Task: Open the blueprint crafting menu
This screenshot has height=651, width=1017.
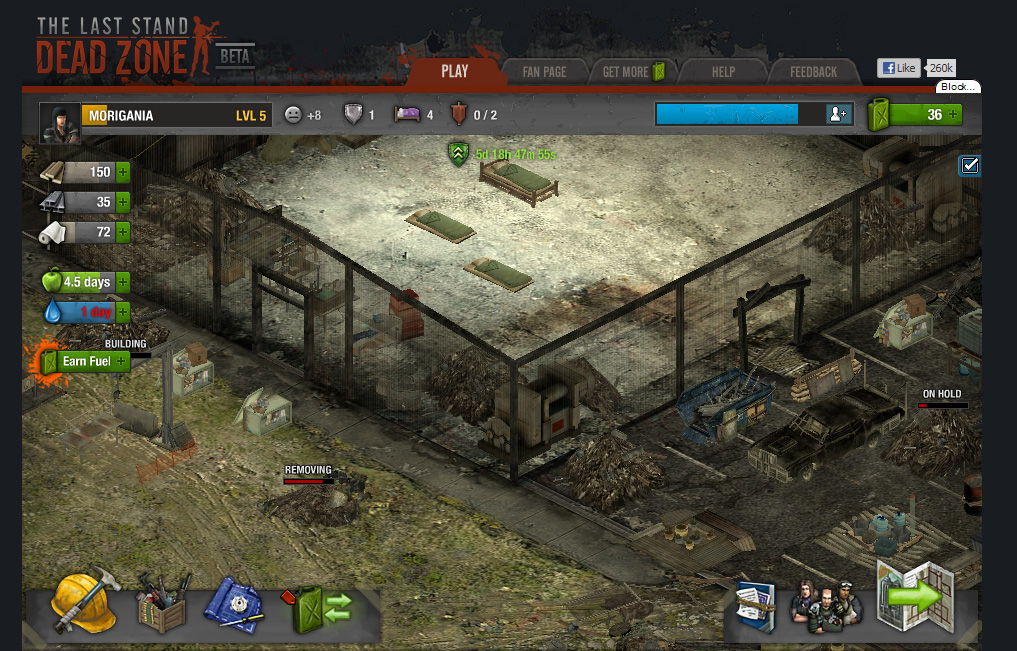Action: (235, 604)
